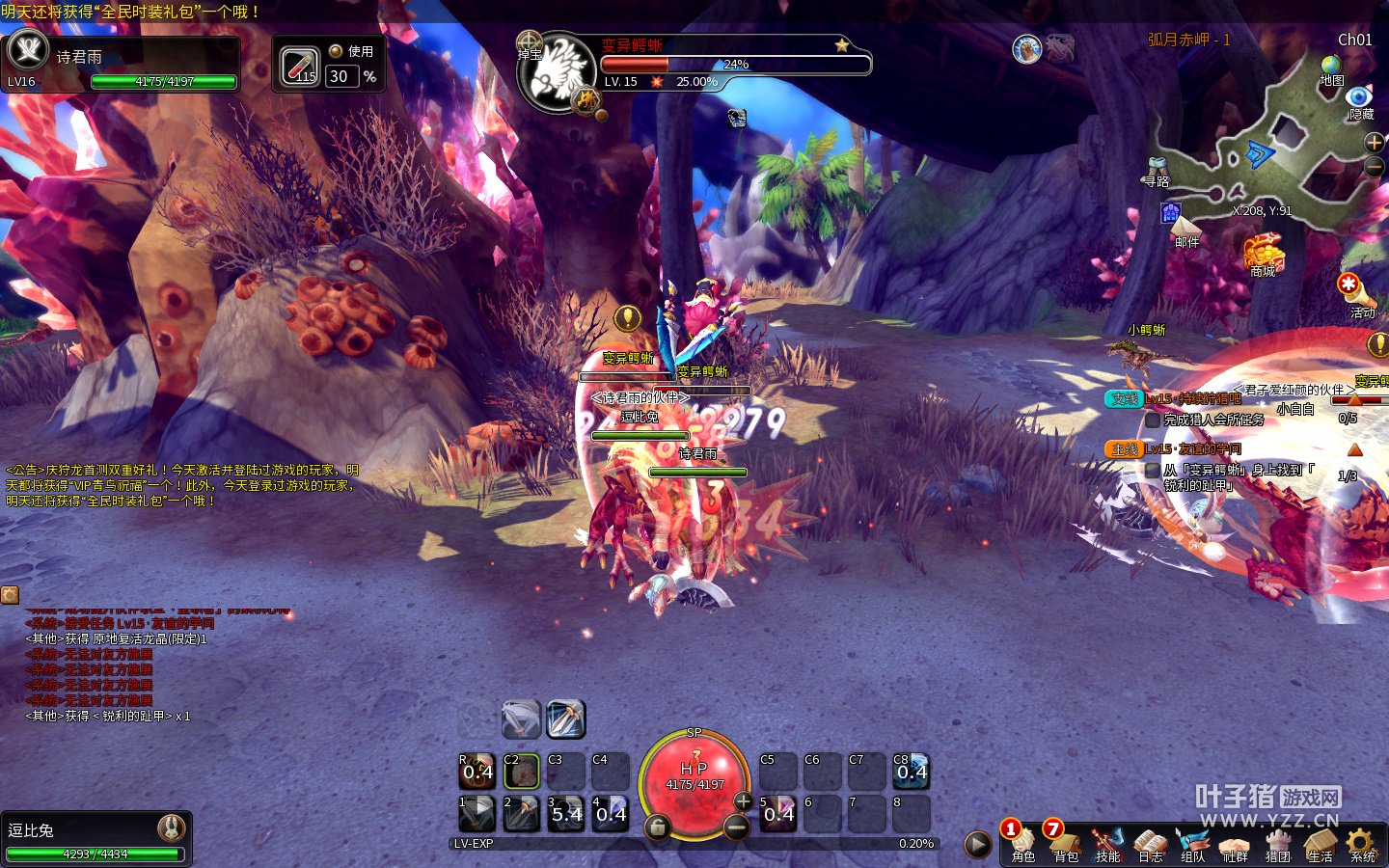The image size is (1389, 868).
Task: Open the 猎团 guild menu
Action: pyautogui.click(x=1277, y=843)
